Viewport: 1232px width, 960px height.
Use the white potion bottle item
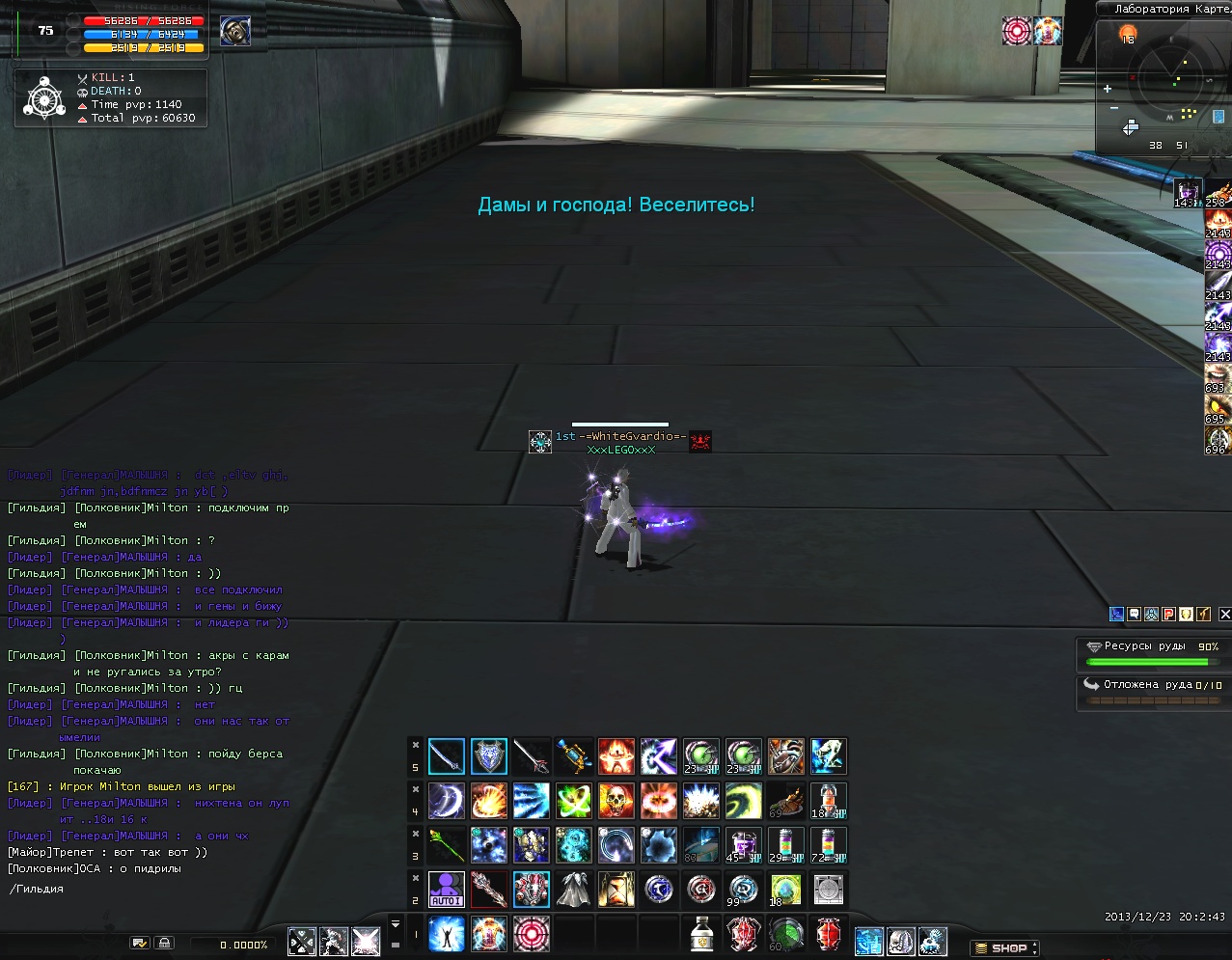pos(702,934)
